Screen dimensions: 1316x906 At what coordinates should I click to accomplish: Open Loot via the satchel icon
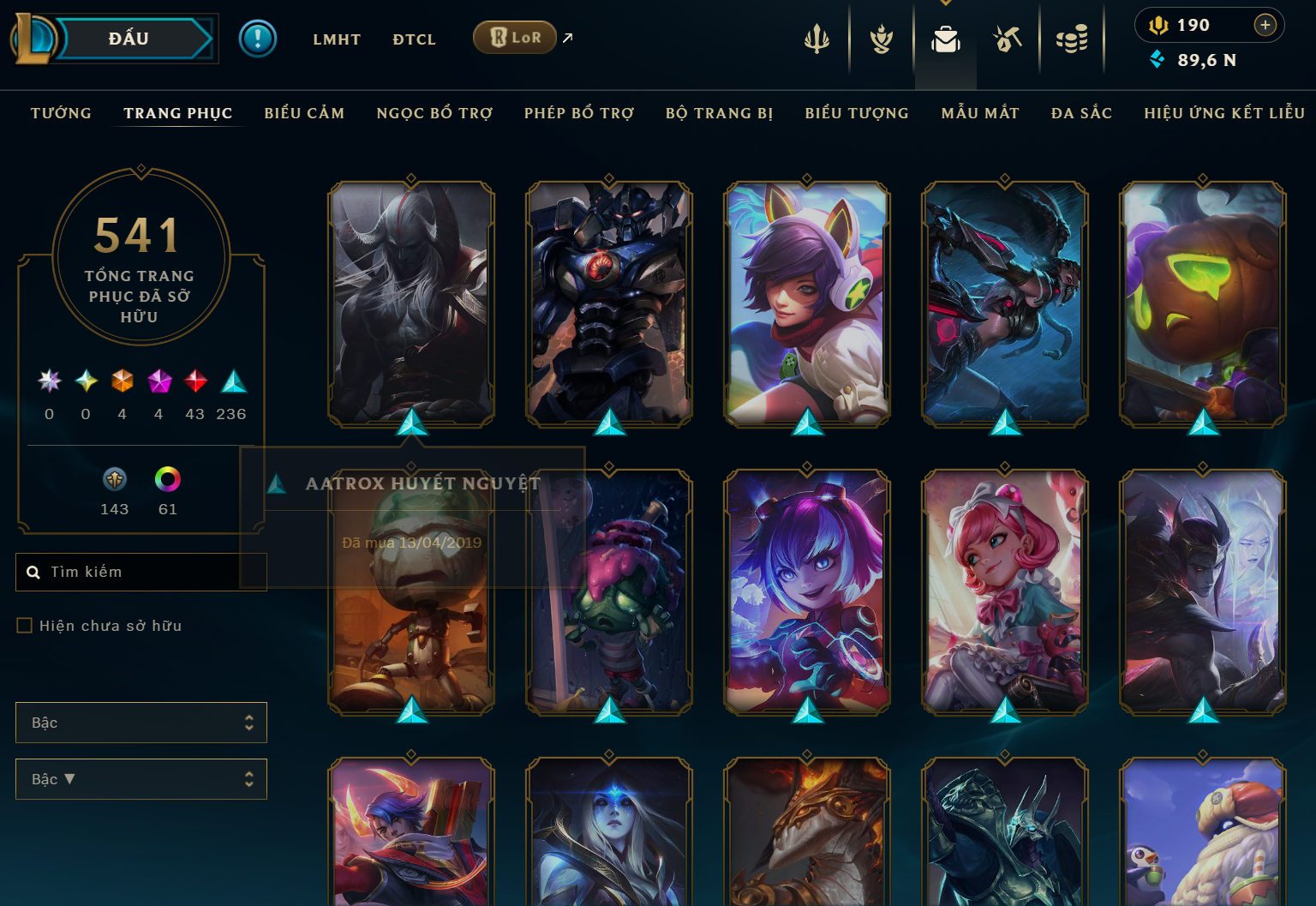(x=945, y=39)
